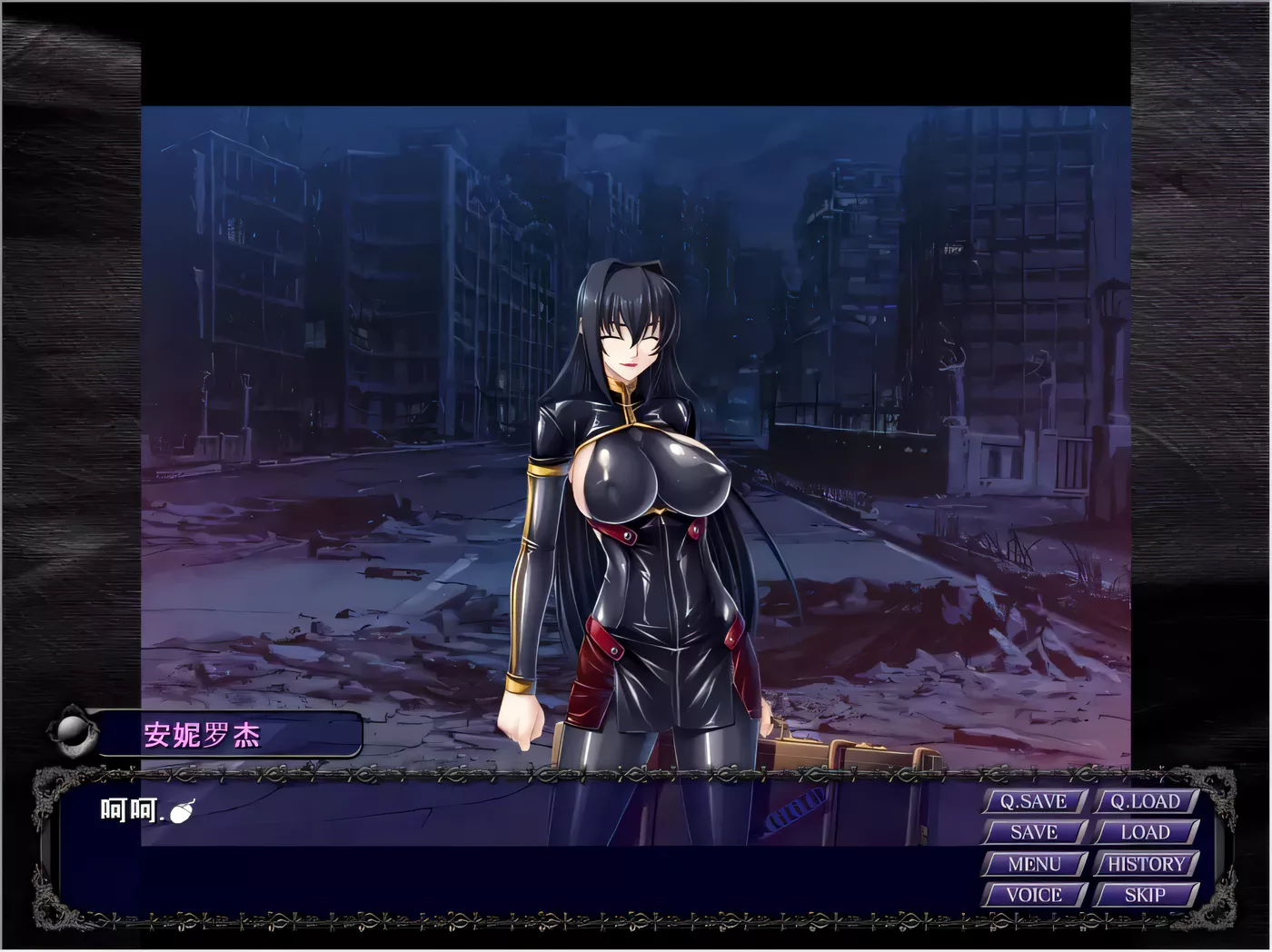Image resolution: width=1272 pixels, height=952 pixels.
Task: Toggle VOICE playback
Action: (1032, 895)
